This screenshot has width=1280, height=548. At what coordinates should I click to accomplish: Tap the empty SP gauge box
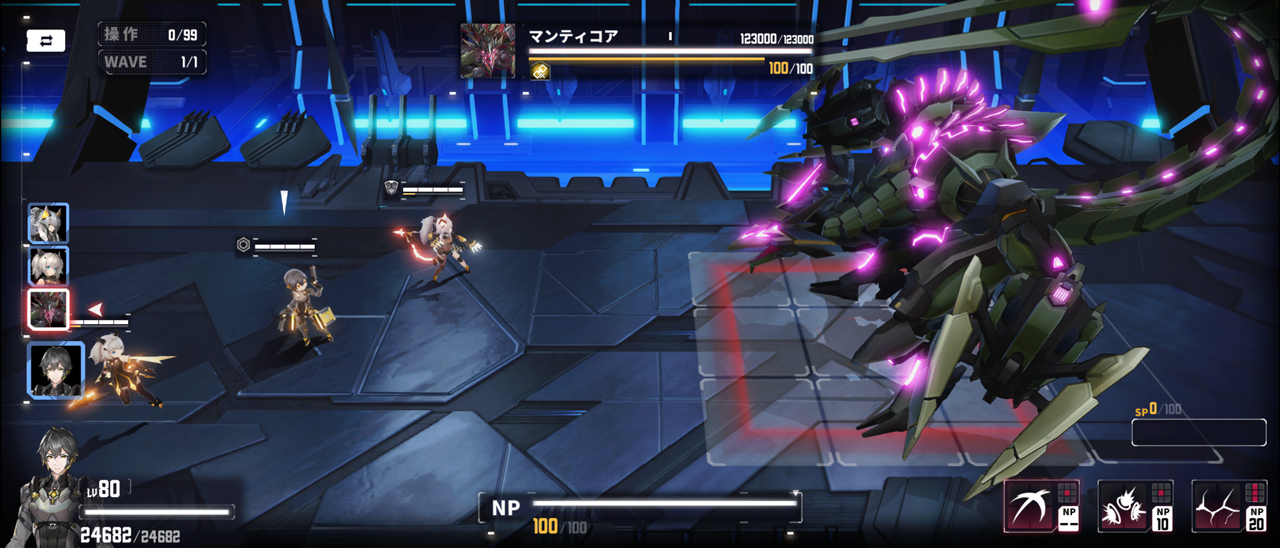click(1199, 432)
